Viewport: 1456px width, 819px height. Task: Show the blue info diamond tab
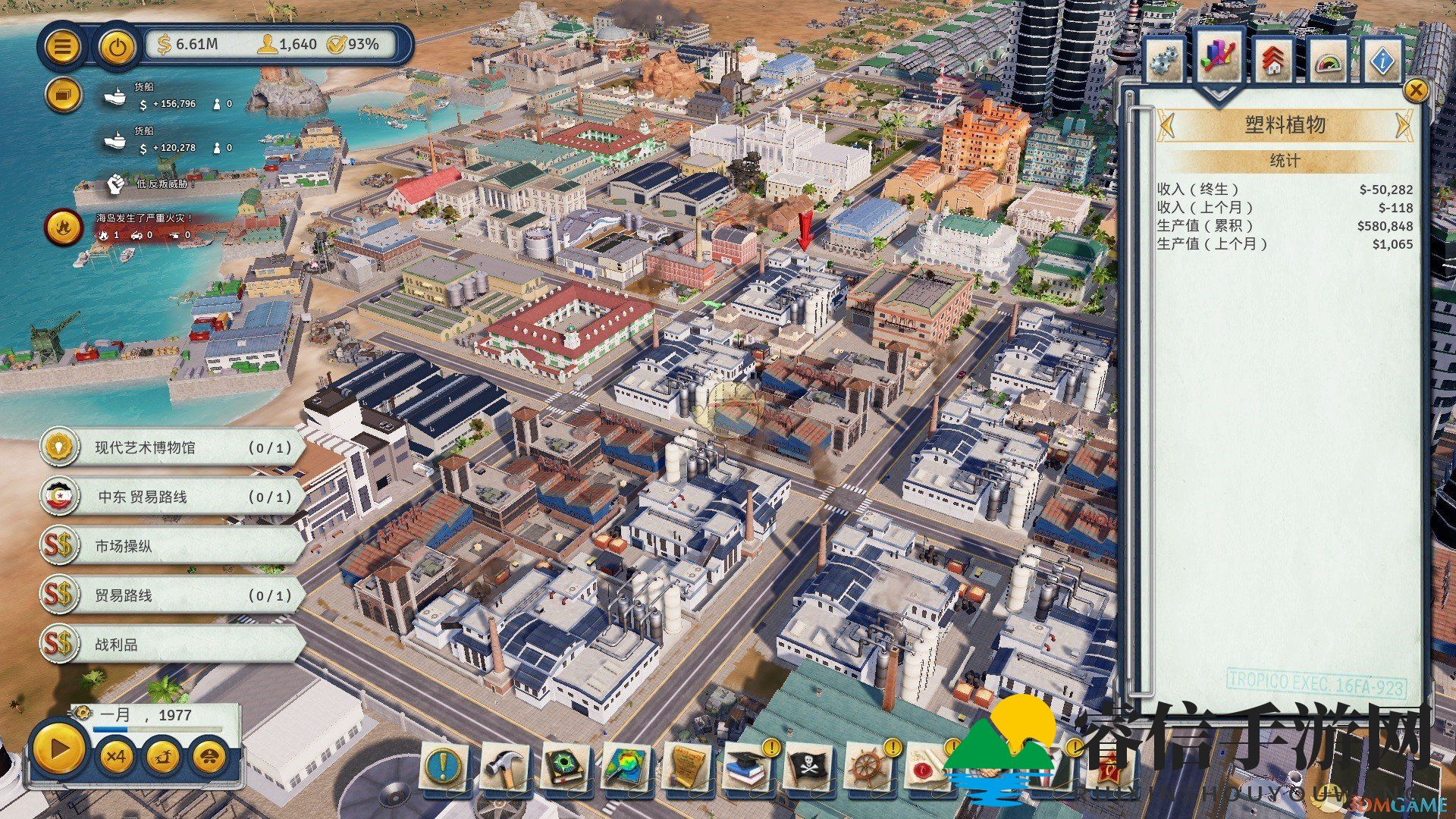coord(1382,61)
